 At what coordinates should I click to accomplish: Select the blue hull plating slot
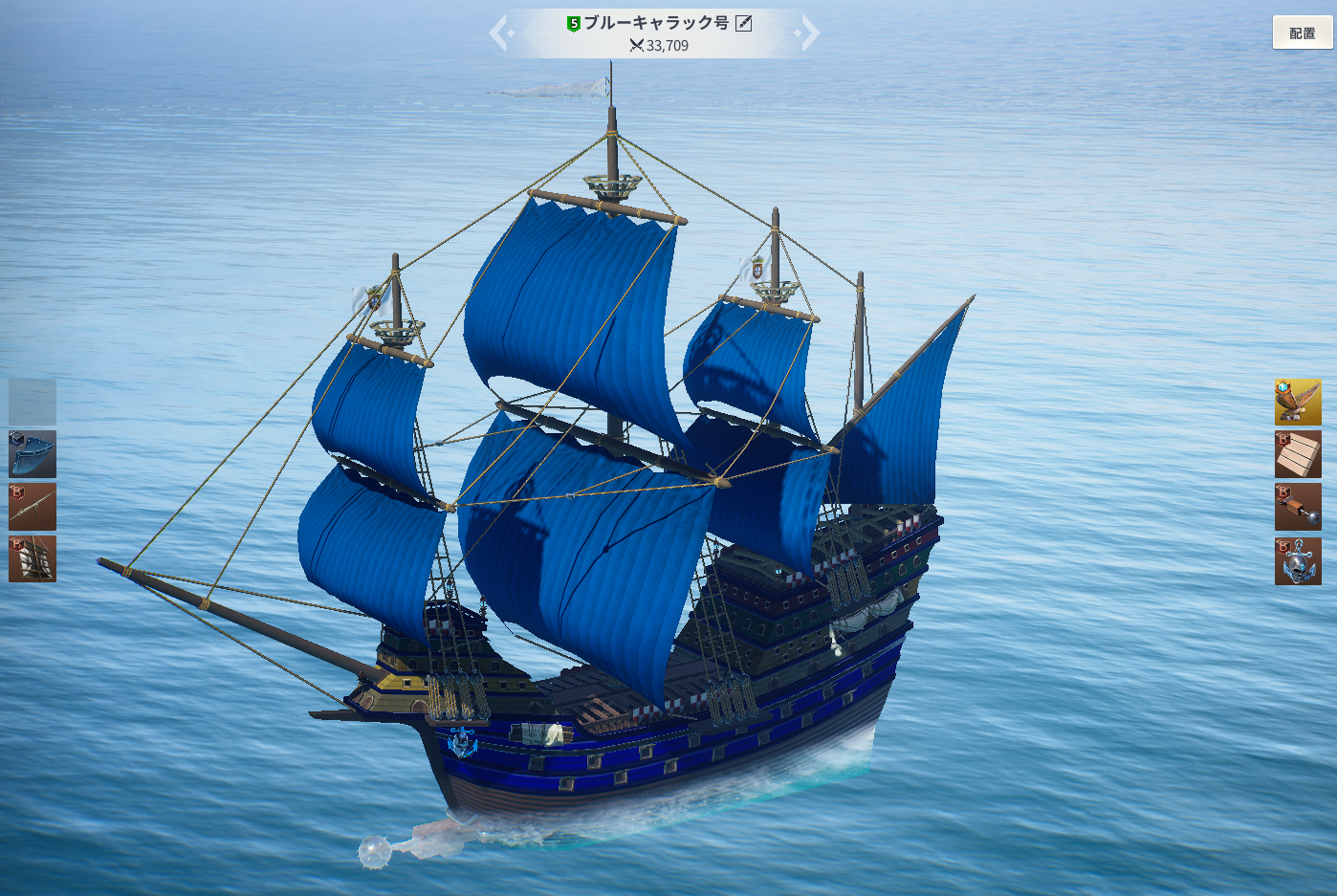(33, 454)
